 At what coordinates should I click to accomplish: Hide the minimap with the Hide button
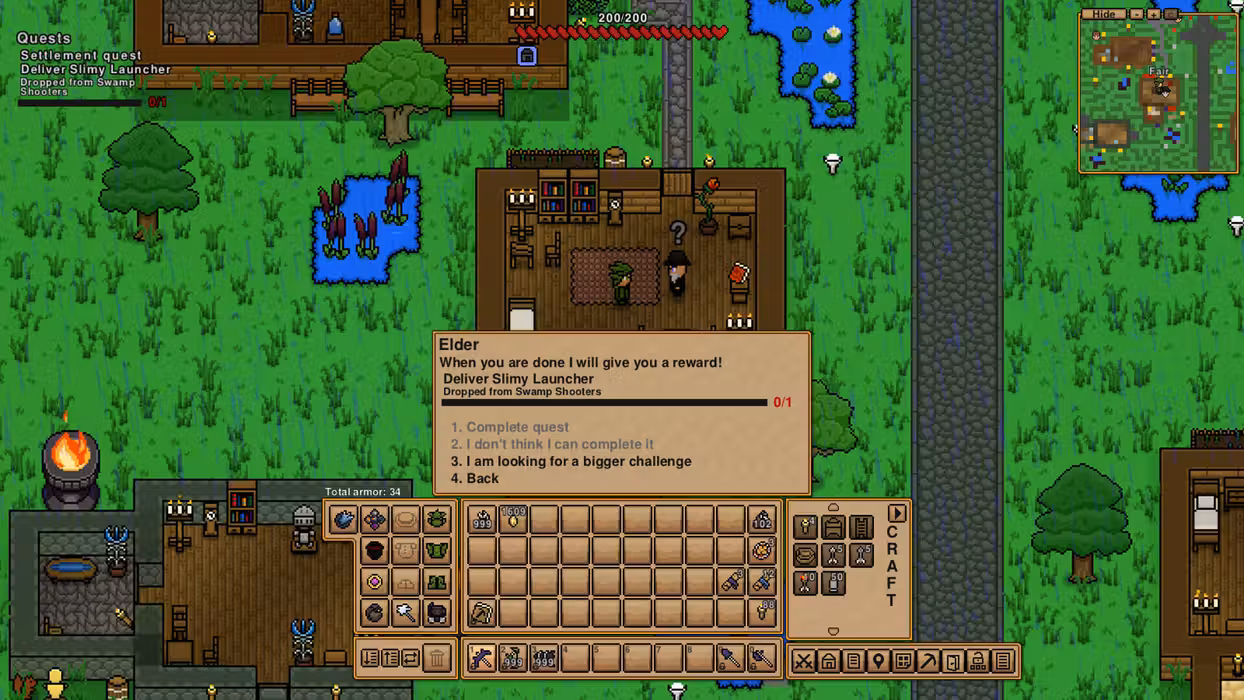1103,15
